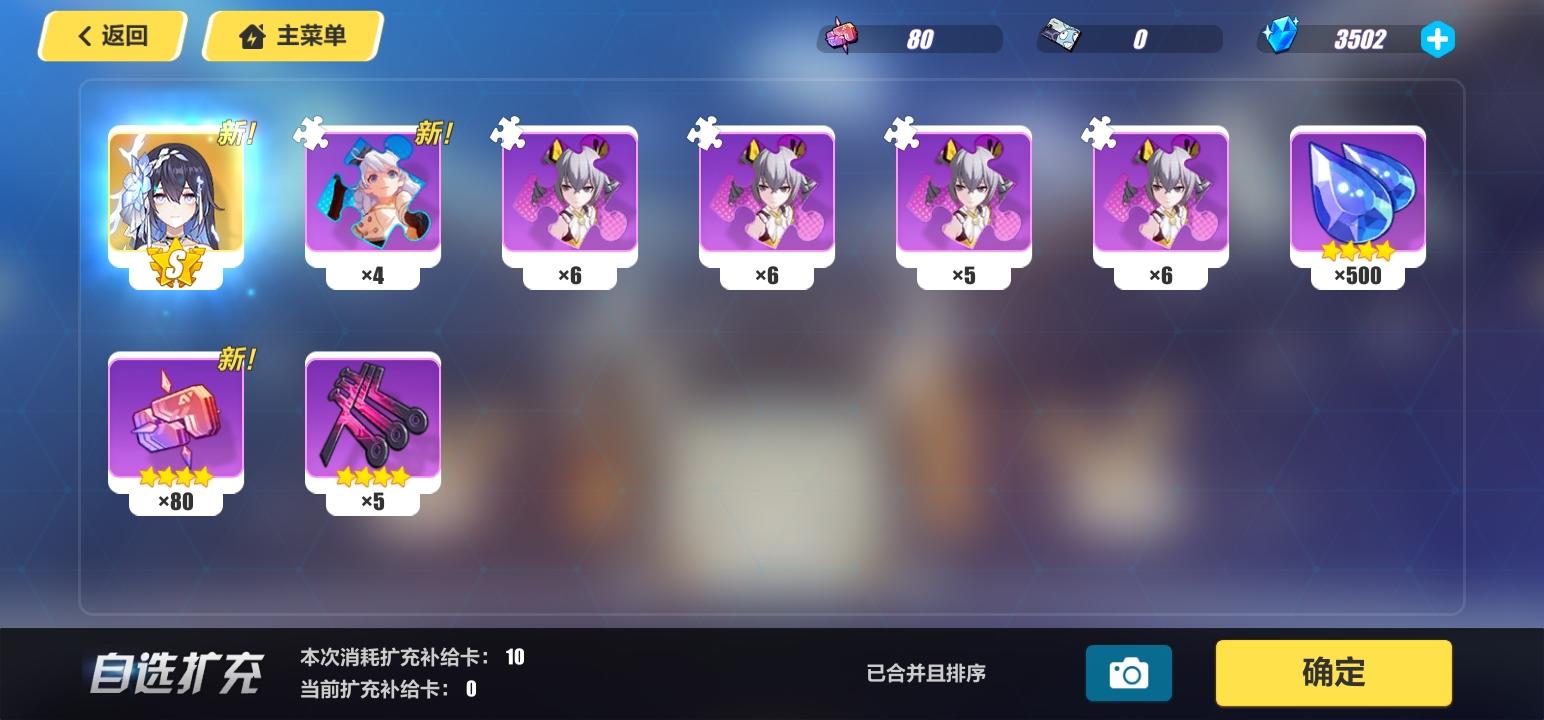Click the camera screenshot icon
This screenshot has height=720, width=1544.
pyautogui.click(x=1129, y=673)
